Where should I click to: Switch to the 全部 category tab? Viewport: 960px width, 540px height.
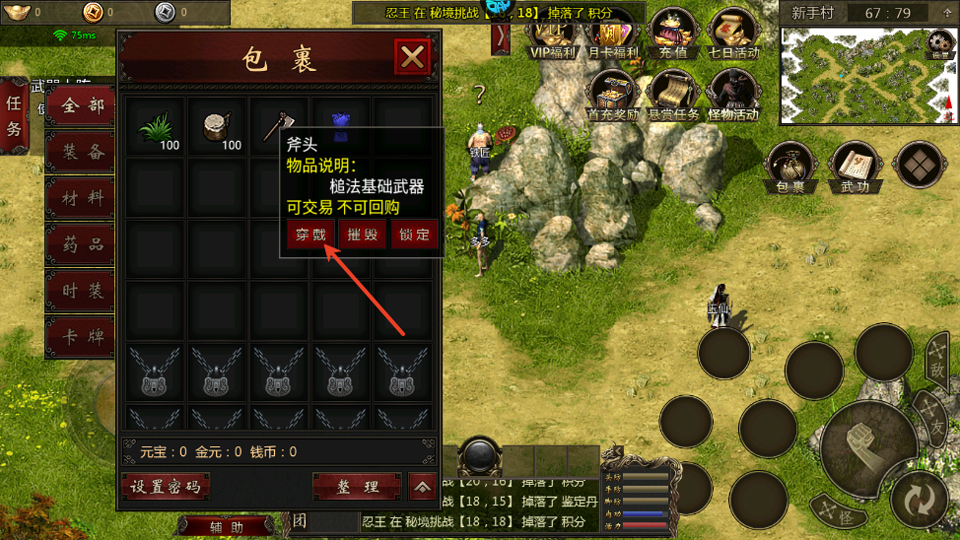click(x=81, y=106)
